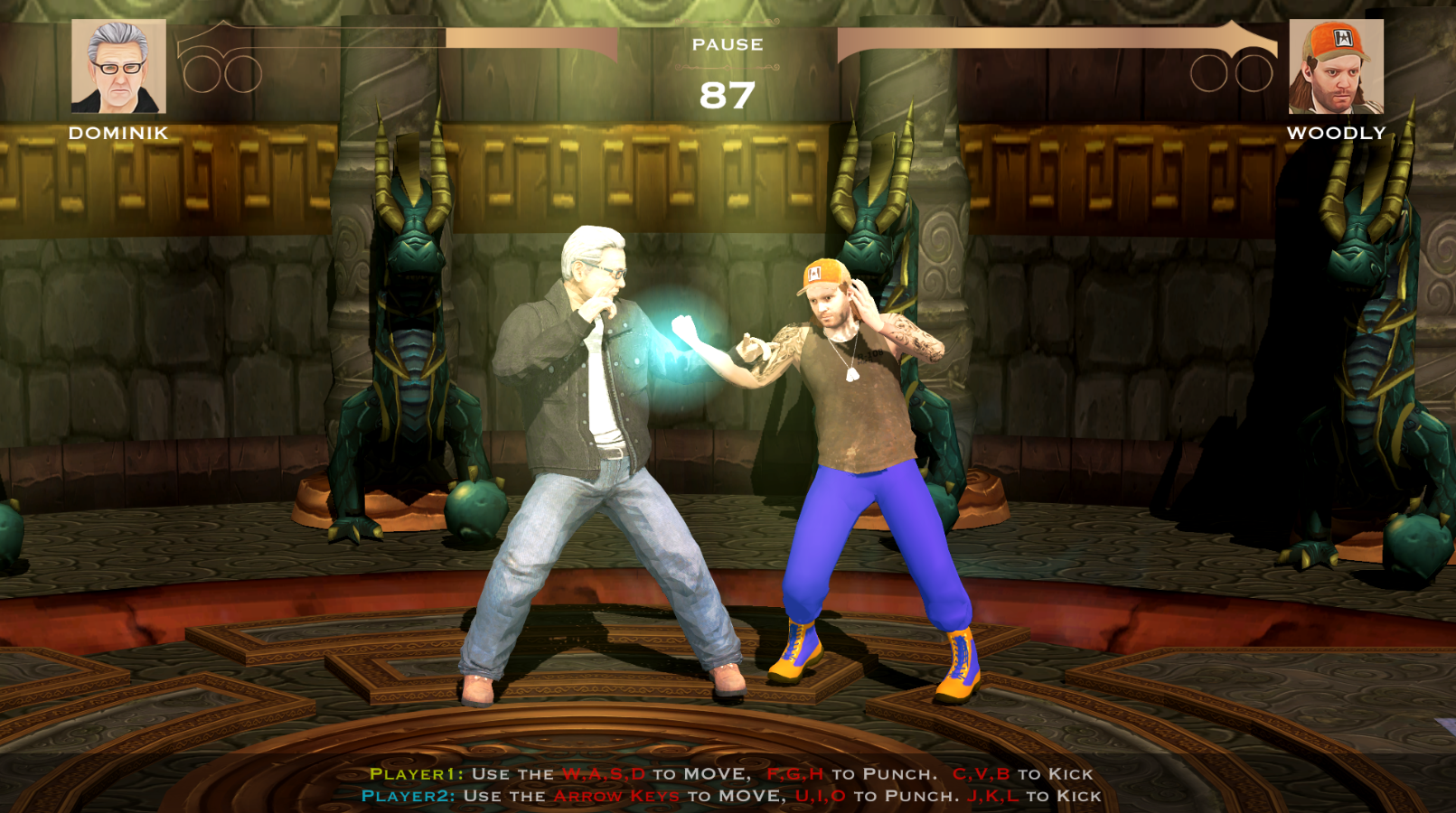The image size is (1456, 813).
Task: Click the PAUSE label to pause the match
Action: 728,43
